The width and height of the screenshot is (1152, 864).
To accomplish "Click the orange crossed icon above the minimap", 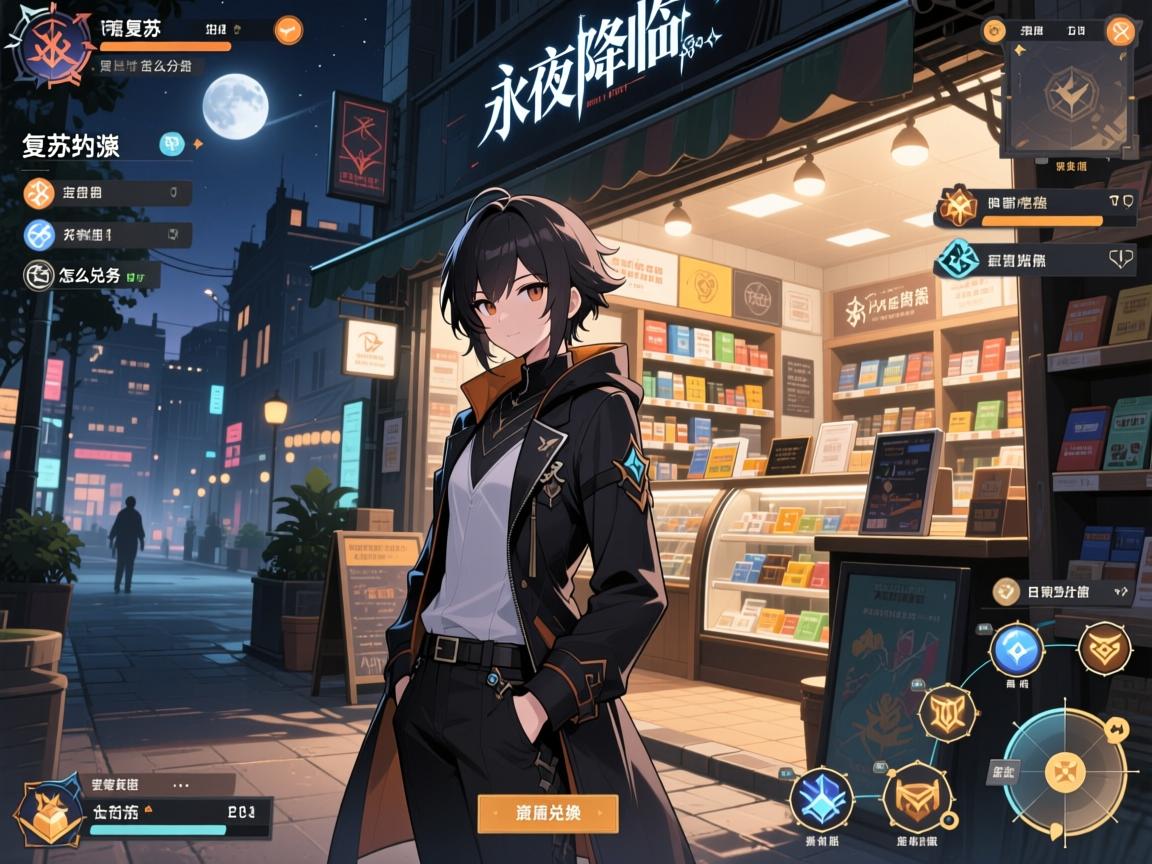I will (1121, 30).
